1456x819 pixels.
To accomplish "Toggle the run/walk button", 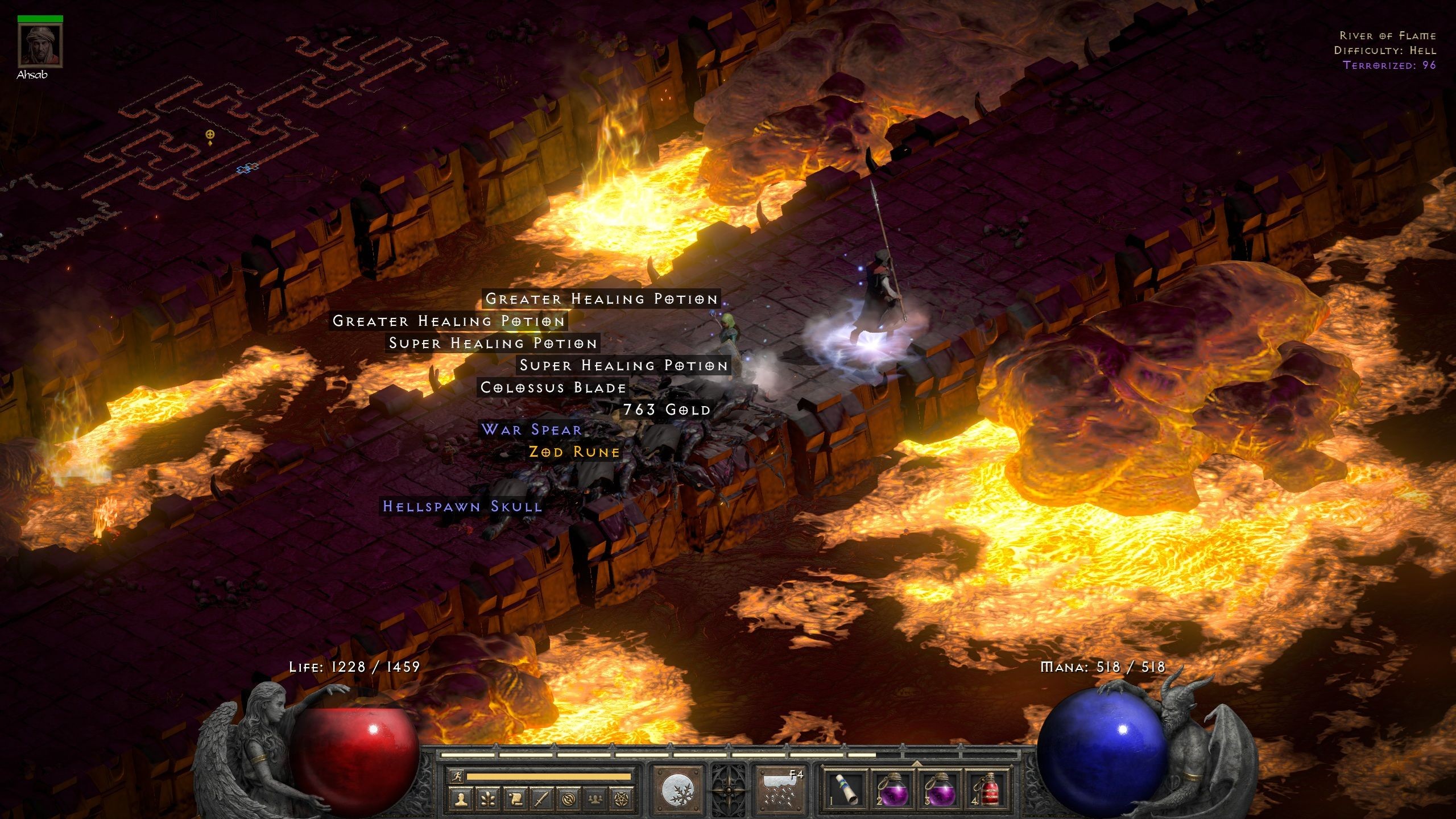I will pyautogui.click(x=456, y=776).
